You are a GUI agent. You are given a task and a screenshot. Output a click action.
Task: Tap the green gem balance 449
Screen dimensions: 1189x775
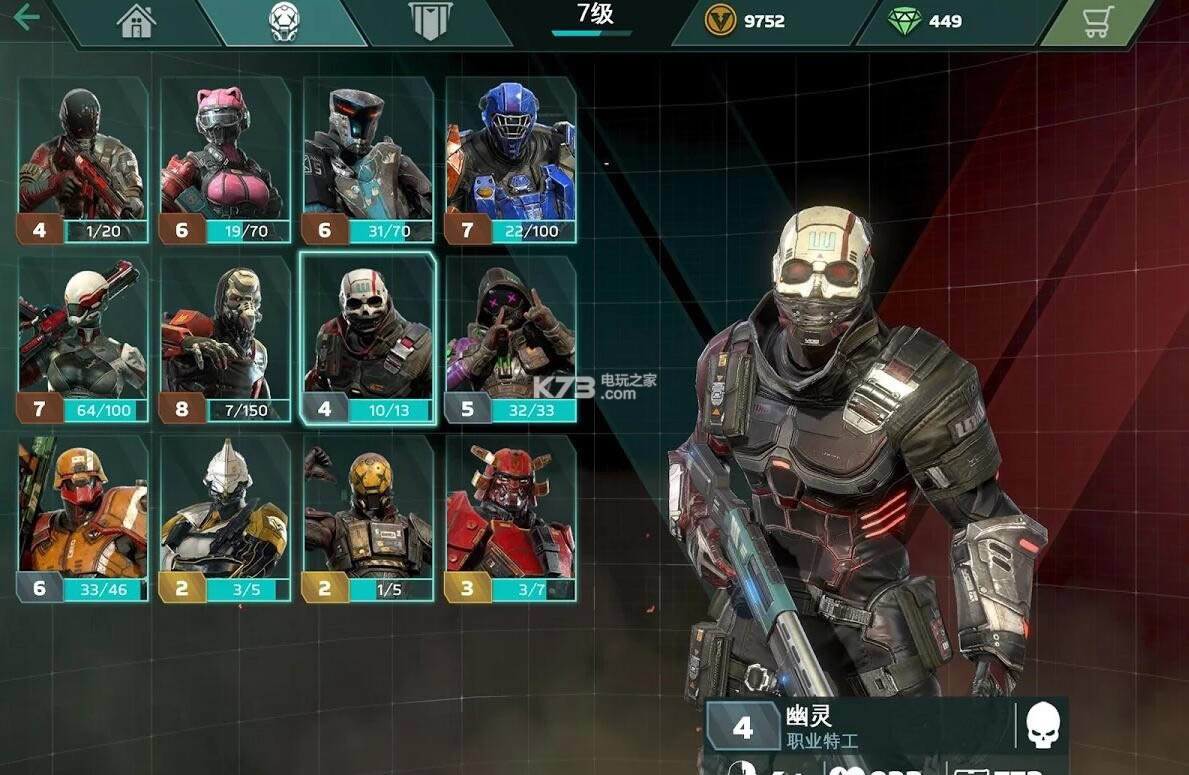tap(925, 21)
